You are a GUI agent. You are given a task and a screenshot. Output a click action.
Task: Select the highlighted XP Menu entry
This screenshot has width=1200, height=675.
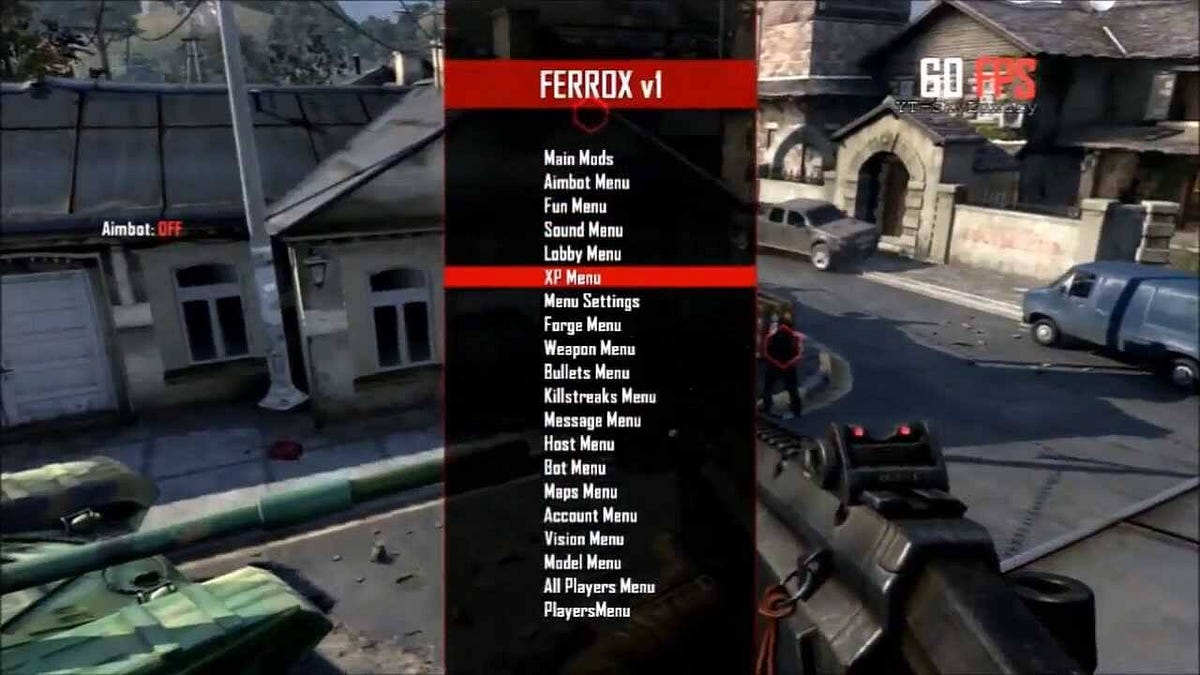(572, 277)
